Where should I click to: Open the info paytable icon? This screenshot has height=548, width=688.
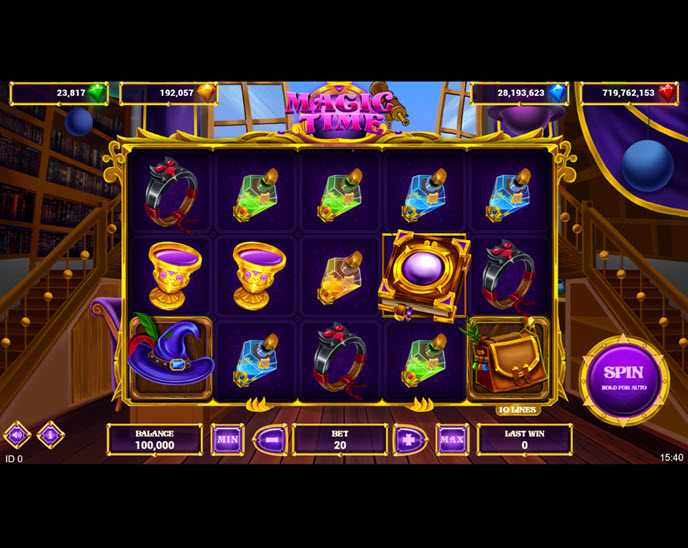click(x=50, y=435)
